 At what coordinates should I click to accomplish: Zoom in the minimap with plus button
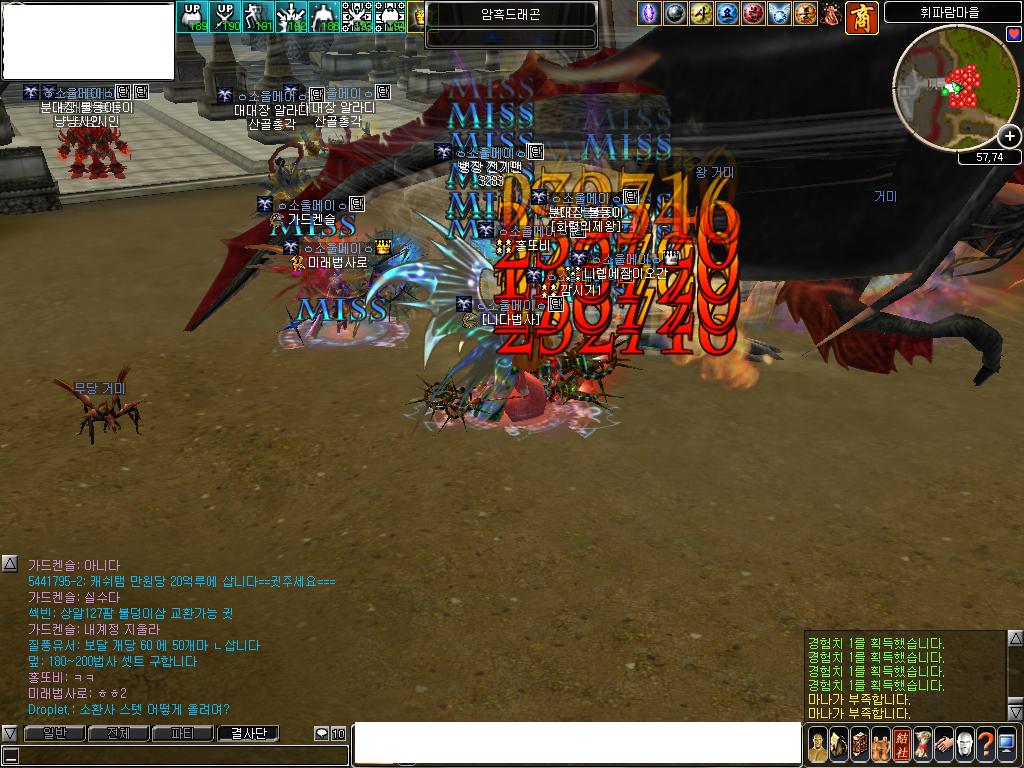tap(1010, 136)
